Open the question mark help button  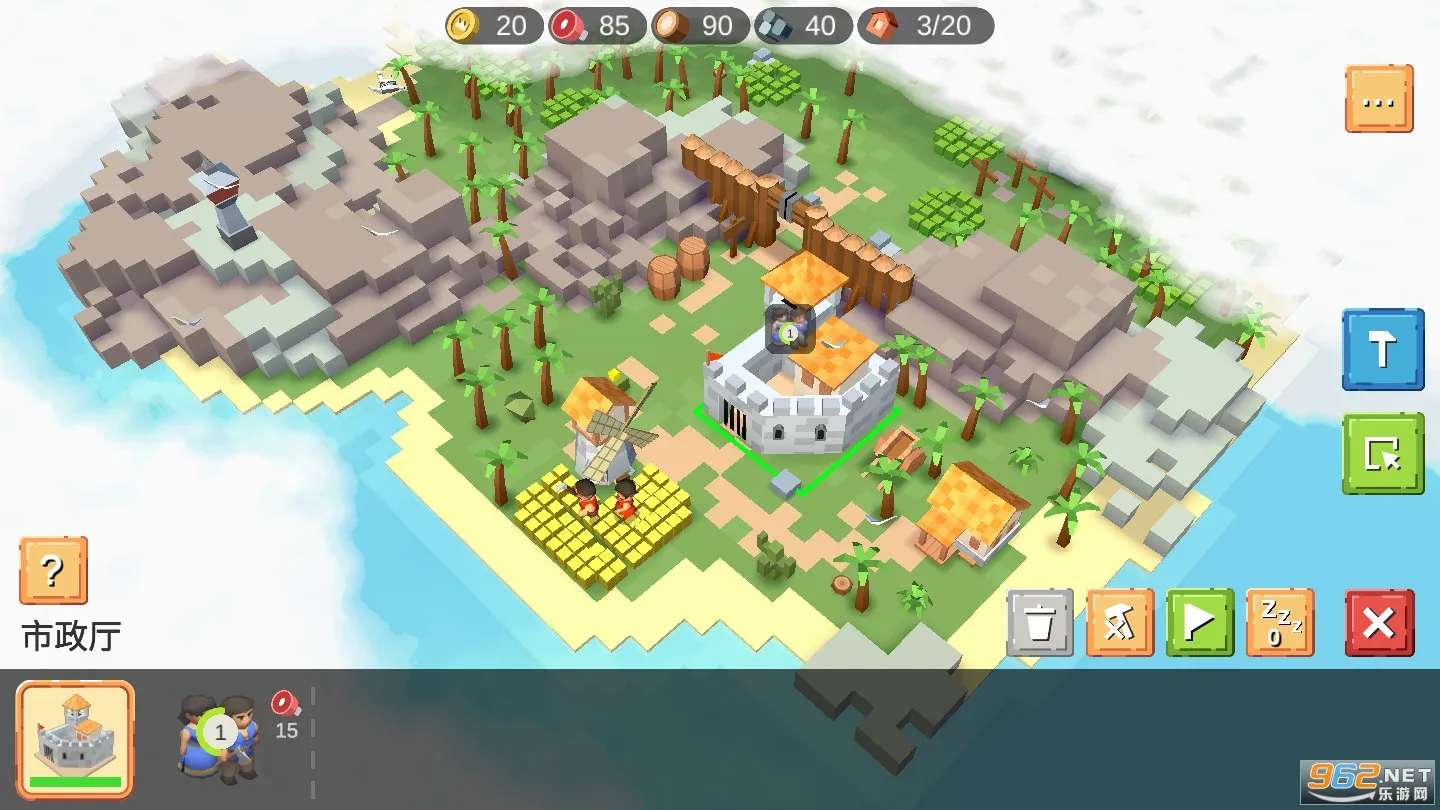[x=53, y=571]
